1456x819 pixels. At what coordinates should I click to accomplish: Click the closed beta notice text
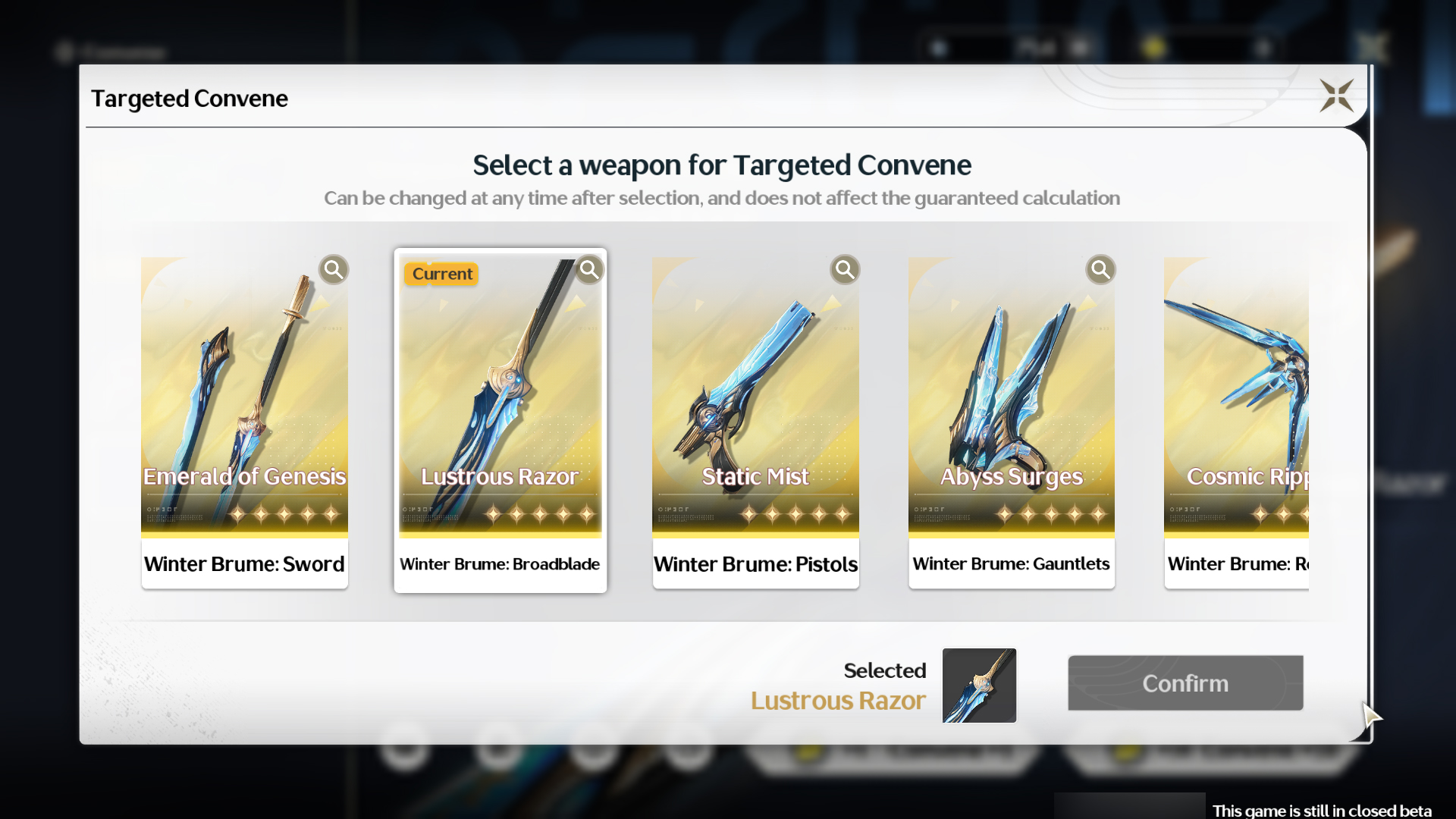(1332, 810)
